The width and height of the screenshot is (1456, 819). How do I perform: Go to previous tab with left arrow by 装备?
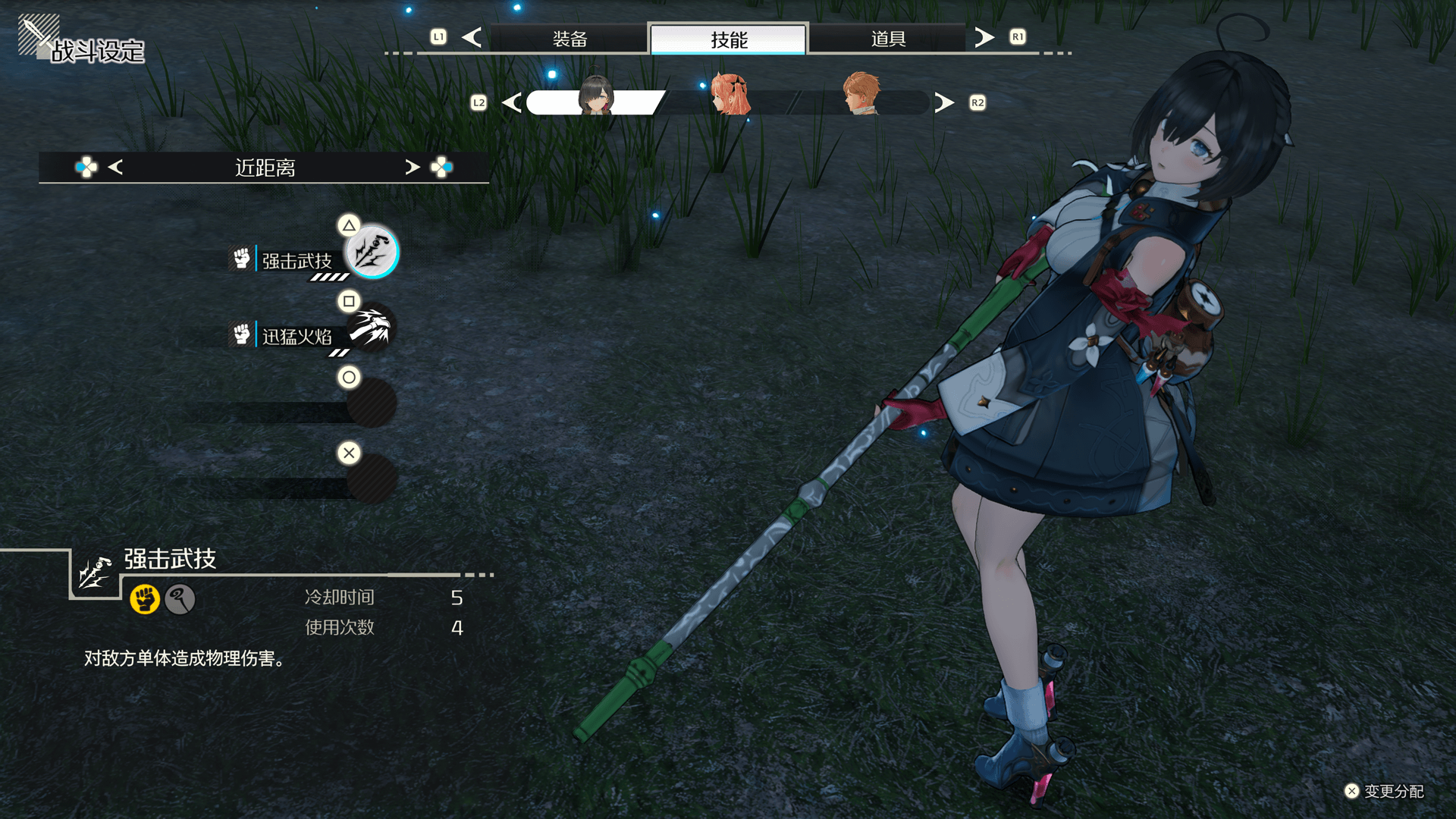[x=472, y=37]
